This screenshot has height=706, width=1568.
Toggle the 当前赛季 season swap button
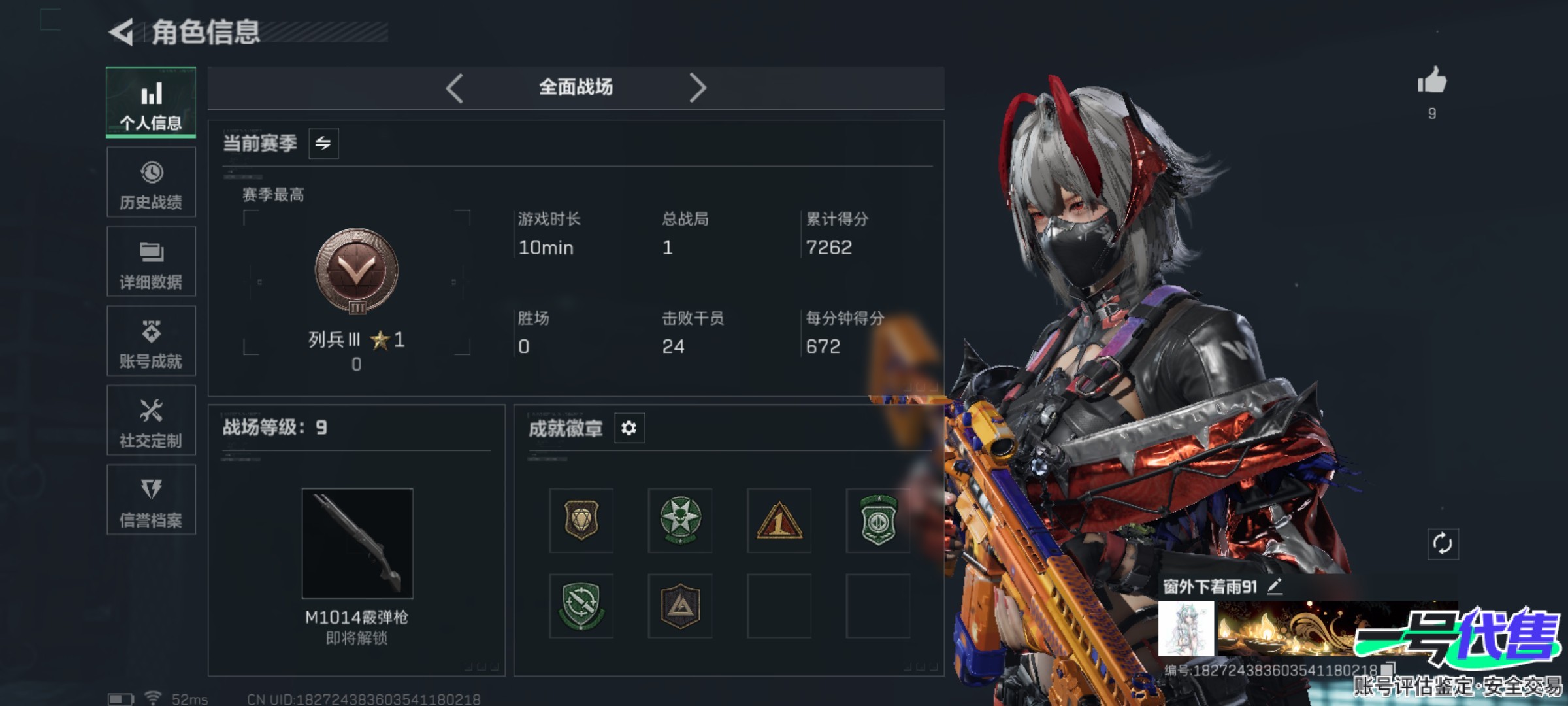323,144
